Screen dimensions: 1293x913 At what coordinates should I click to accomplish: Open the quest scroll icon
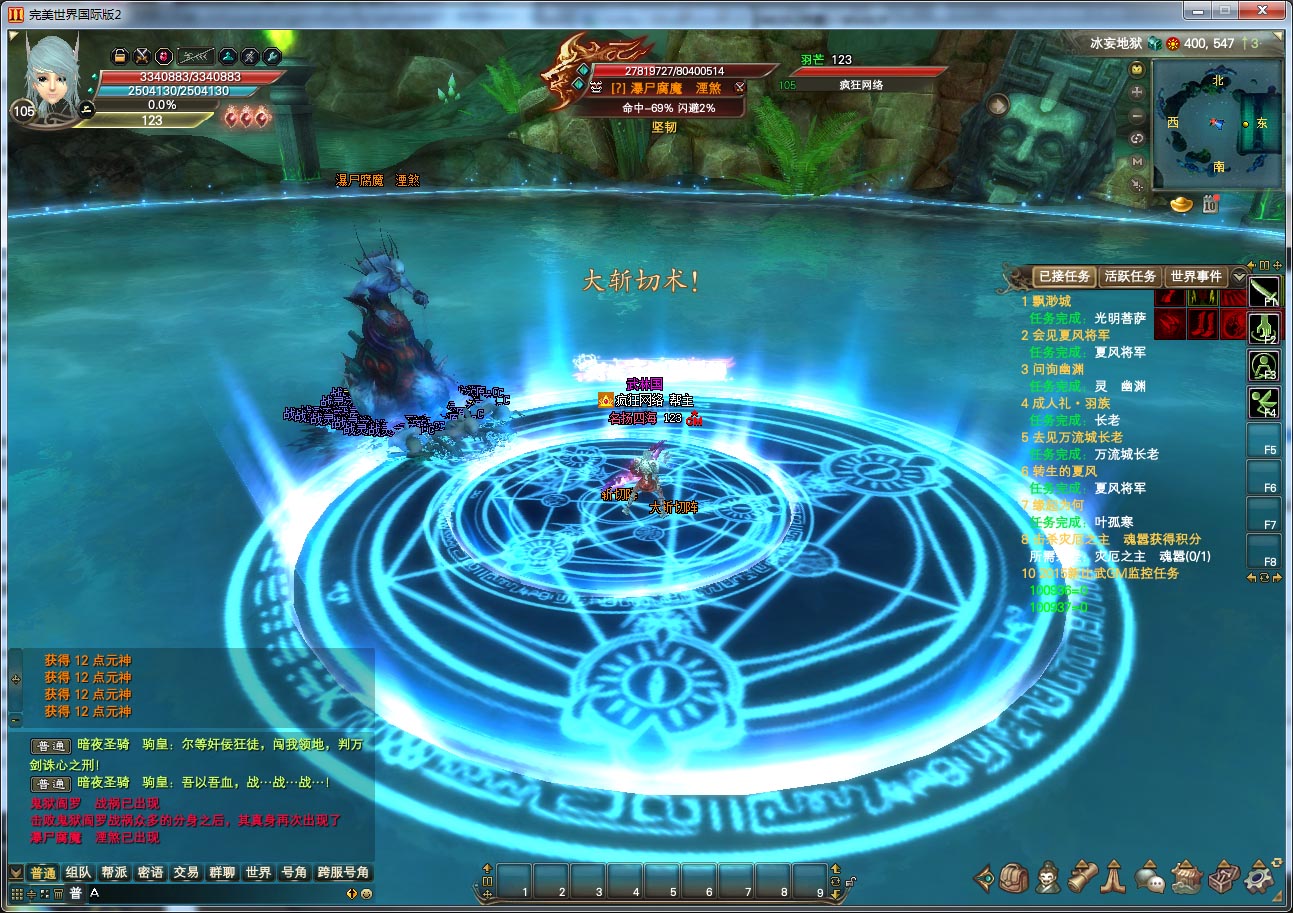coord(1082,877)
